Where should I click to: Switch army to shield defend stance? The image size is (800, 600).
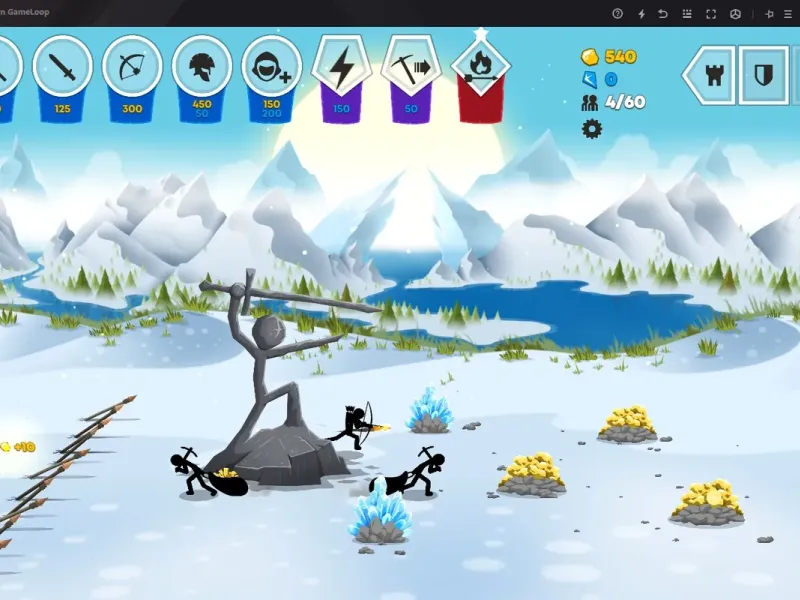[763, 75]
